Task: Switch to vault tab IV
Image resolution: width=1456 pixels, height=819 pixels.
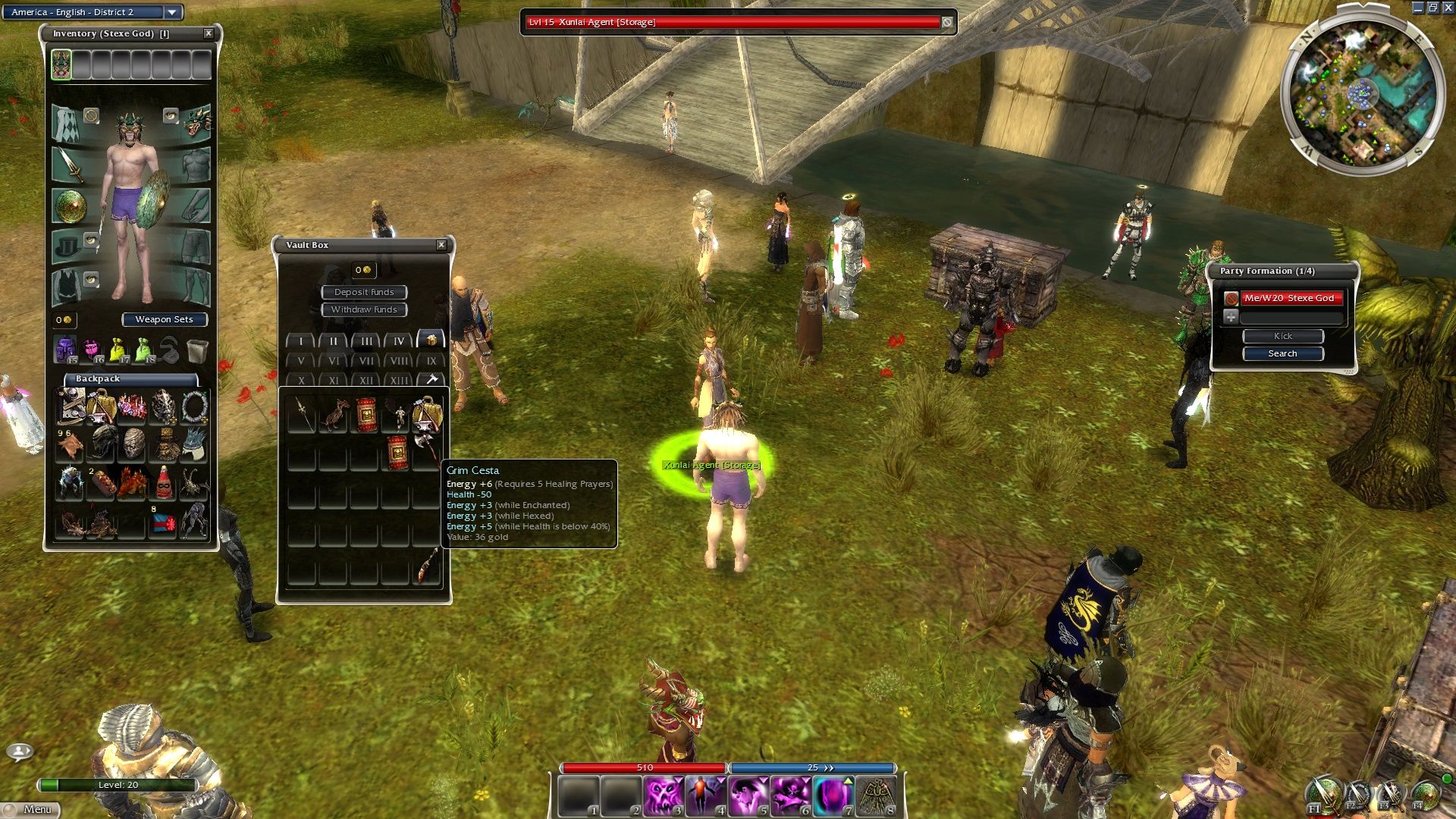Action: point(399,341)
